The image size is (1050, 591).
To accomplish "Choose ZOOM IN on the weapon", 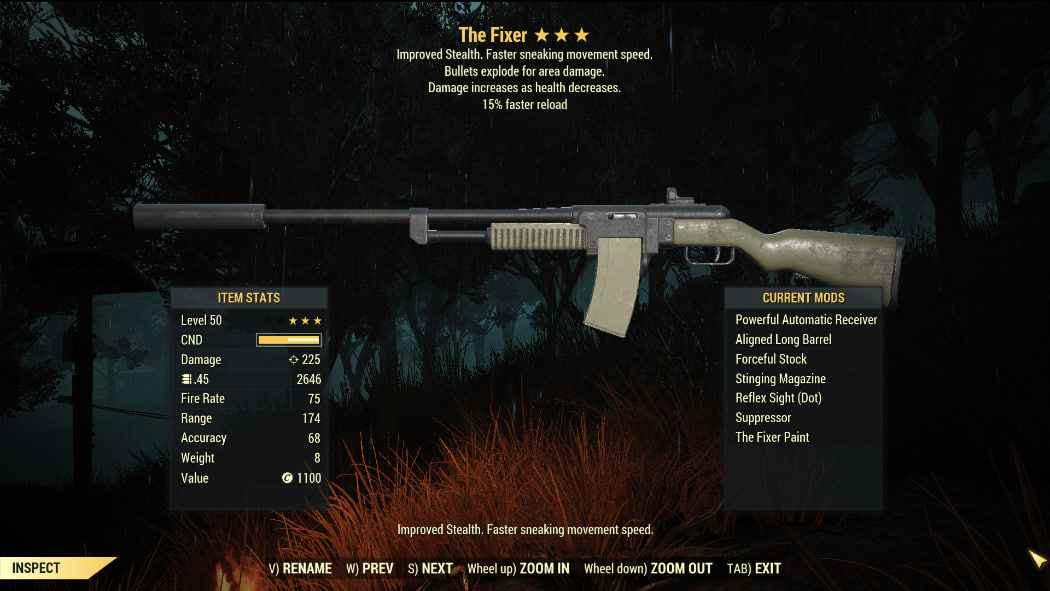I will pyautogui.click(x=518, y=568).
